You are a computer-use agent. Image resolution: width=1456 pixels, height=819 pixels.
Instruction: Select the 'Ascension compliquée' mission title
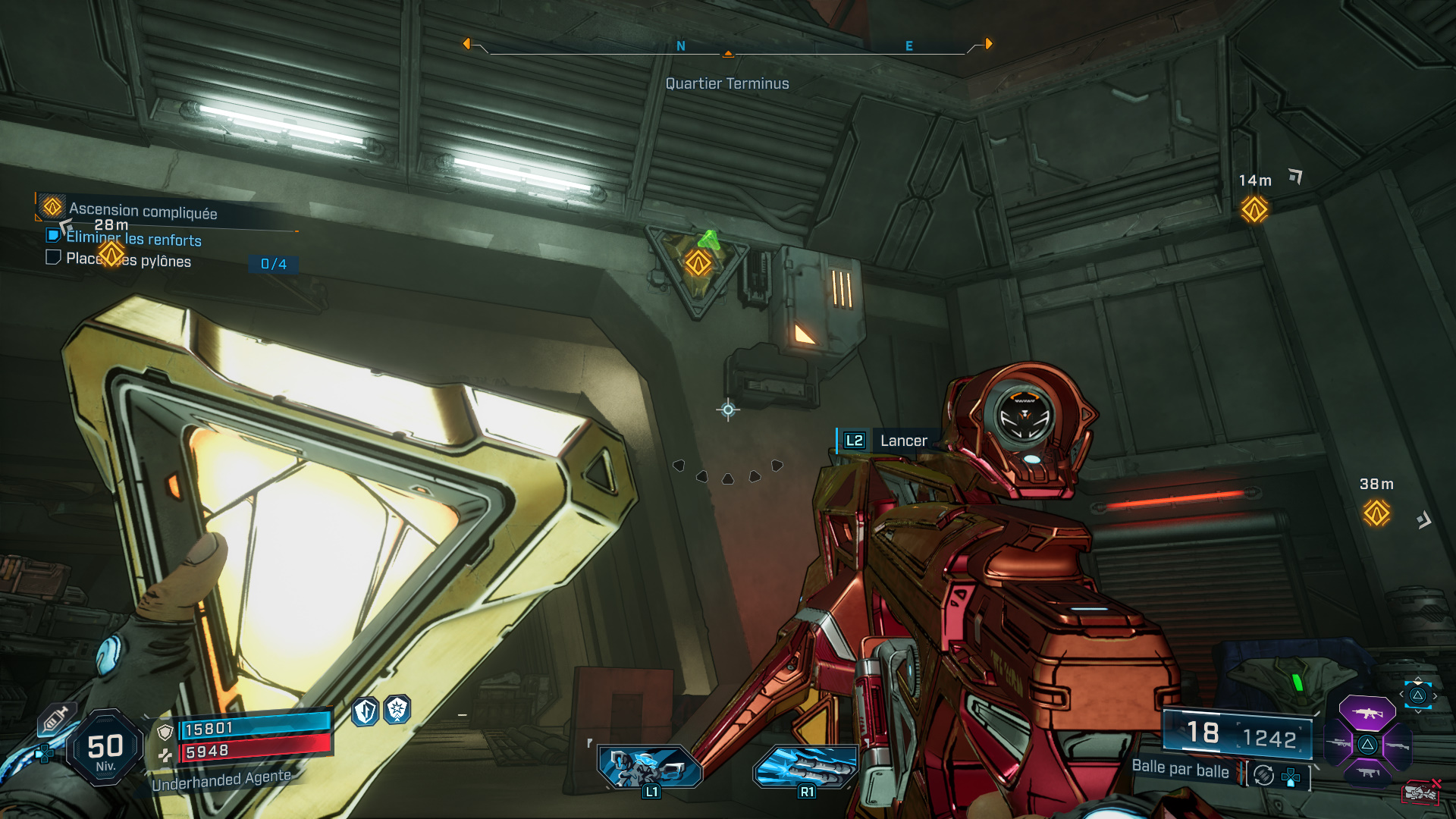click(x=143, y=211)
